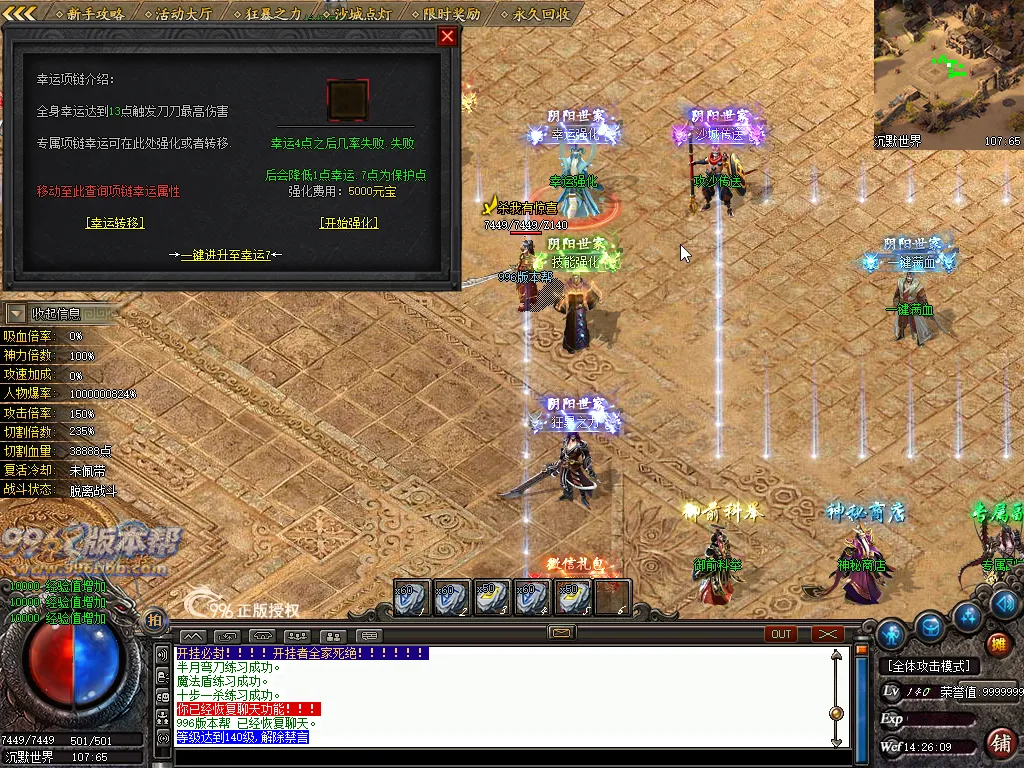This screenshot has height=768, width=1024.
Task: Close the lucky necklace dialog
Action: pyautogui.click(x=447, y=36)
